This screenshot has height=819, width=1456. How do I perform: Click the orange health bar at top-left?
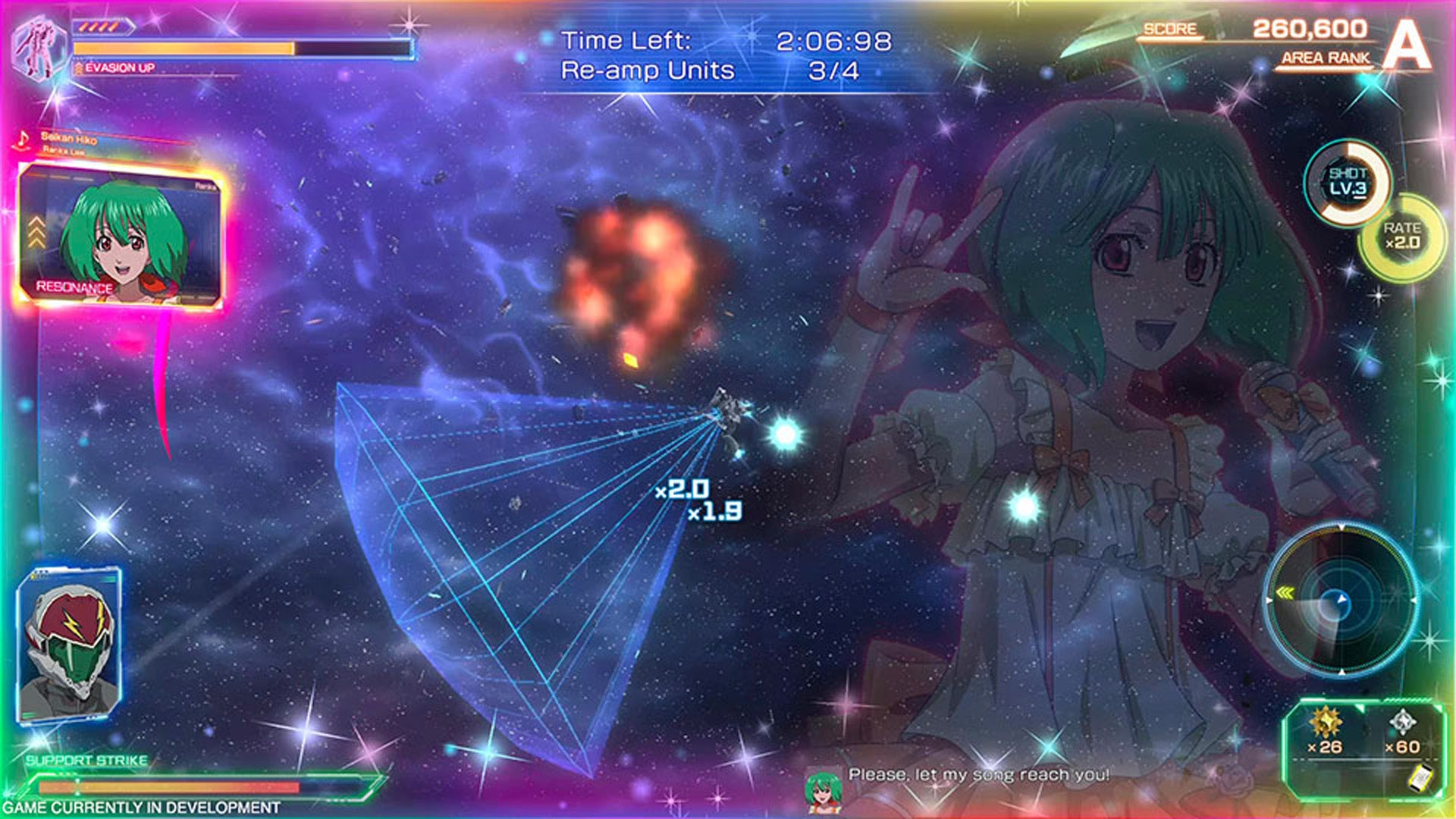point(182,49)
